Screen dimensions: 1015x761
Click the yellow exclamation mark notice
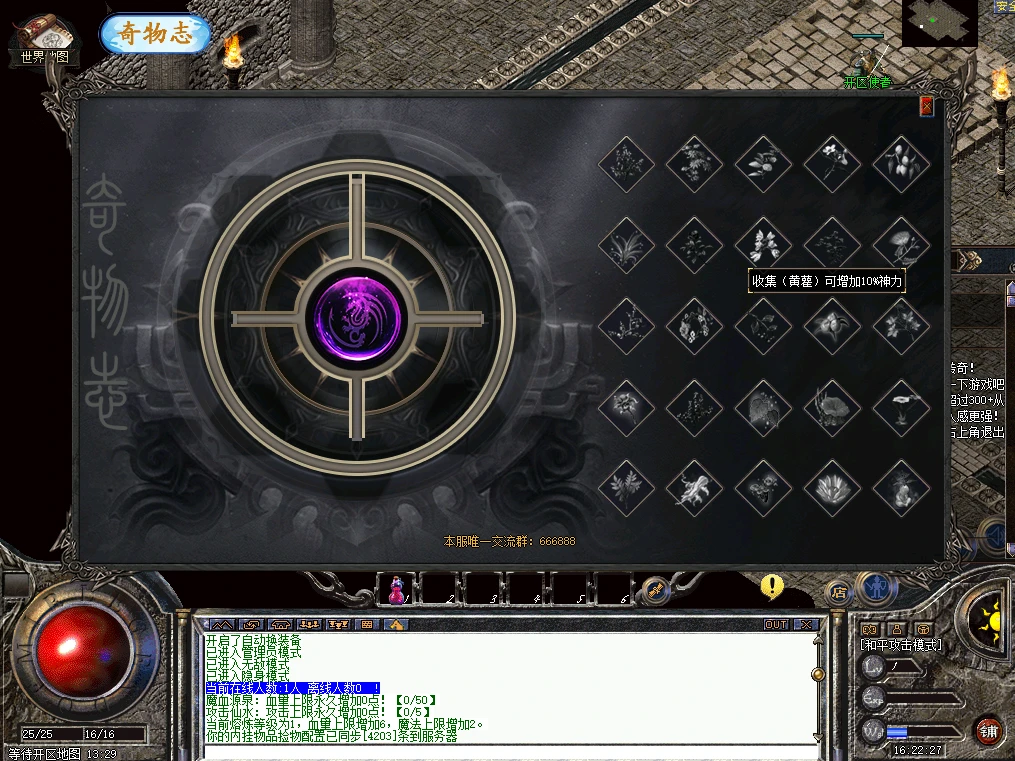pyautogui.click(x=771, y=586)
